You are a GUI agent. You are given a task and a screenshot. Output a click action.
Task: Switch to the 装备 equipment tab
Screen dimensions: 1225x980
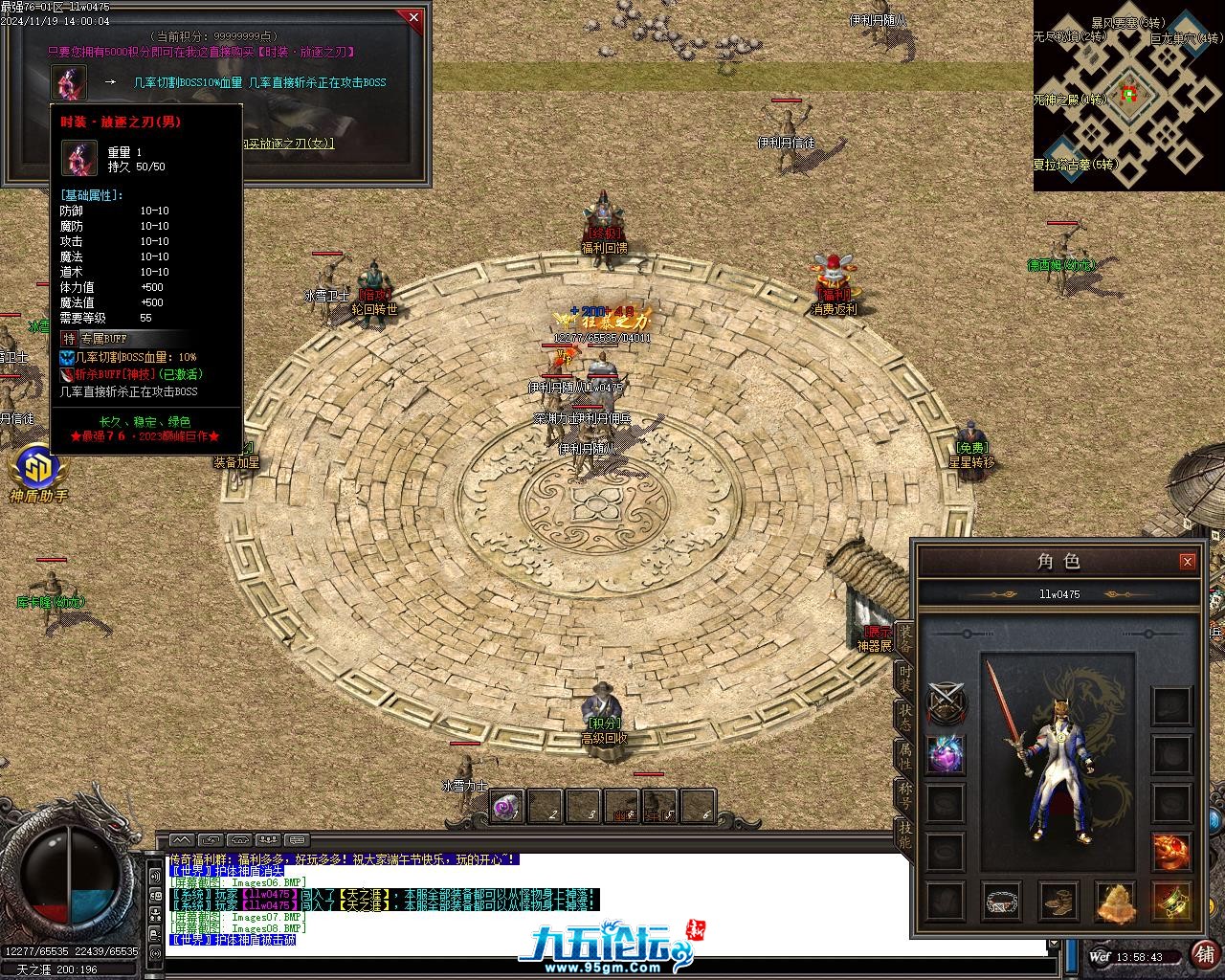[904, 636]
